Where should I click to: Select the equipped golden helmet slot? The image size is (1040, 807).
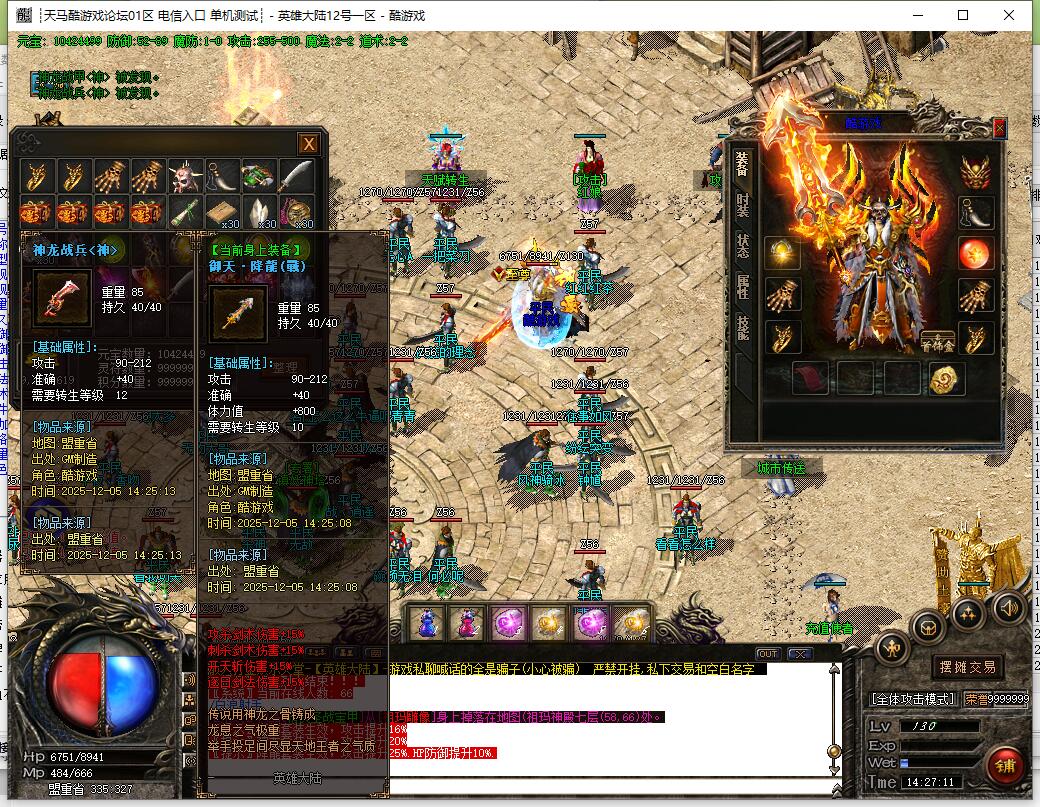[975, 172]
